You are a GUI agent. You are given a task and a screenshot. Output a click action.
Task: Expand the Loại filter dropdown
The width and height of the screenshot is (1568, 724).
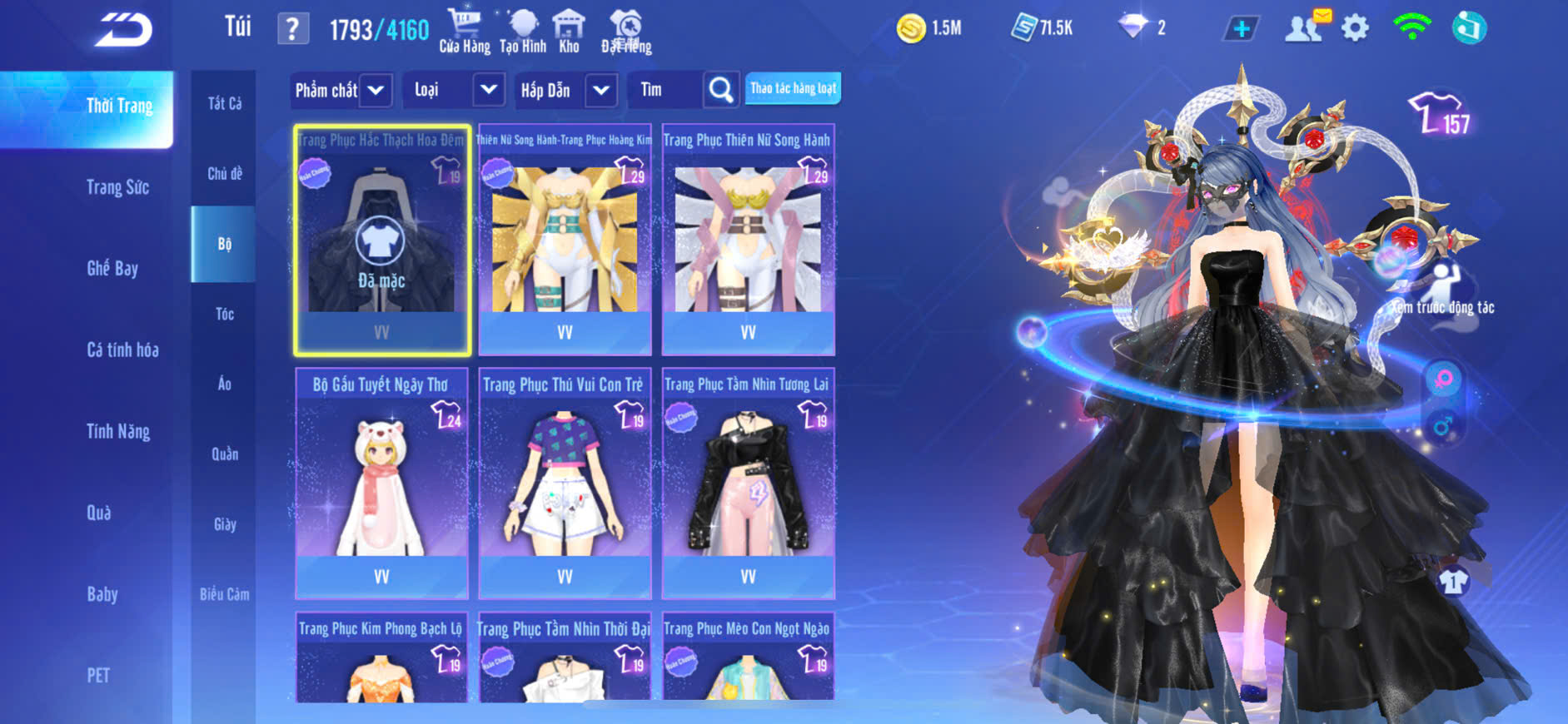(x=489, y=90)
